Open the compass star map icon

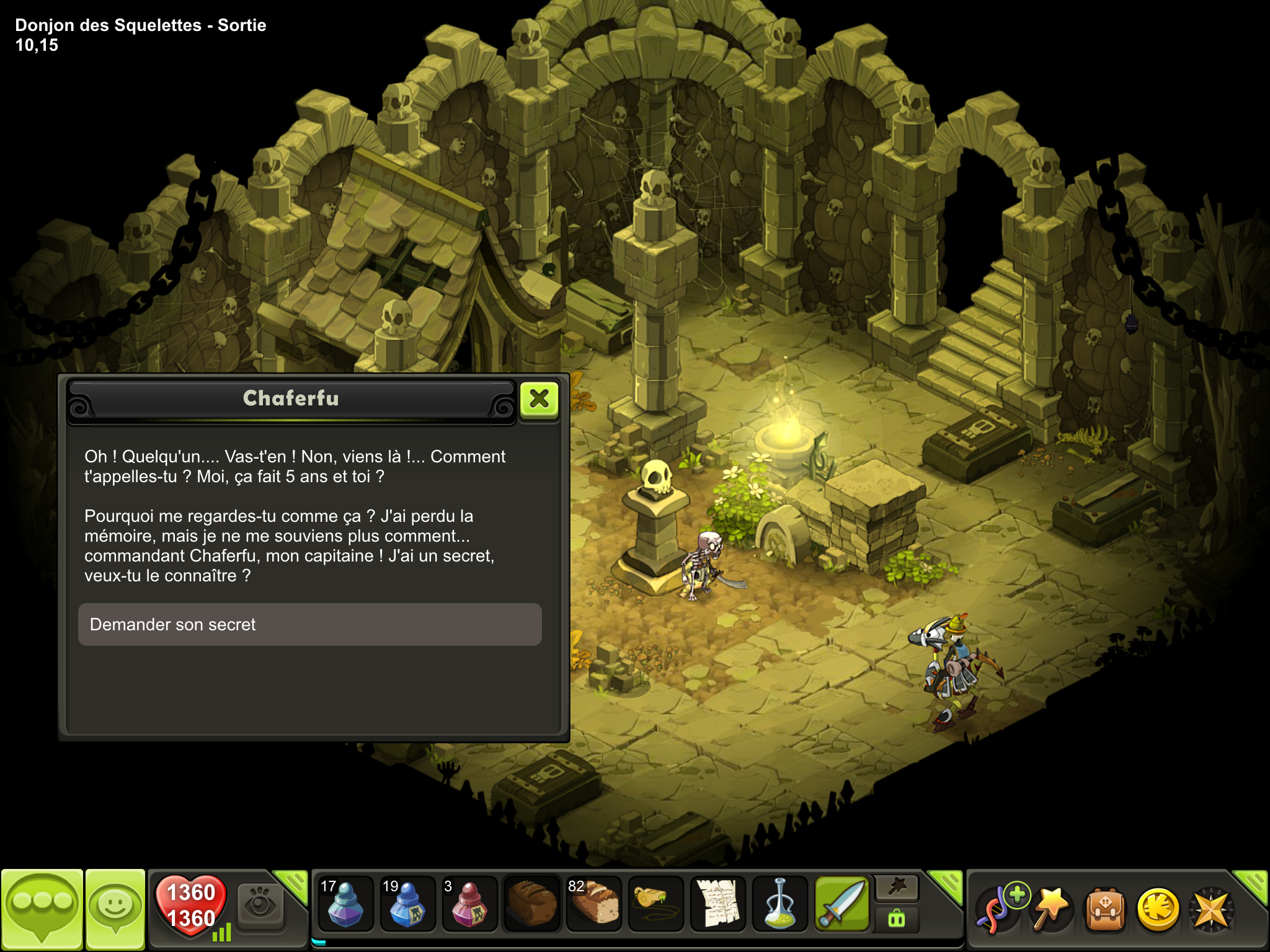point(1210,910)
